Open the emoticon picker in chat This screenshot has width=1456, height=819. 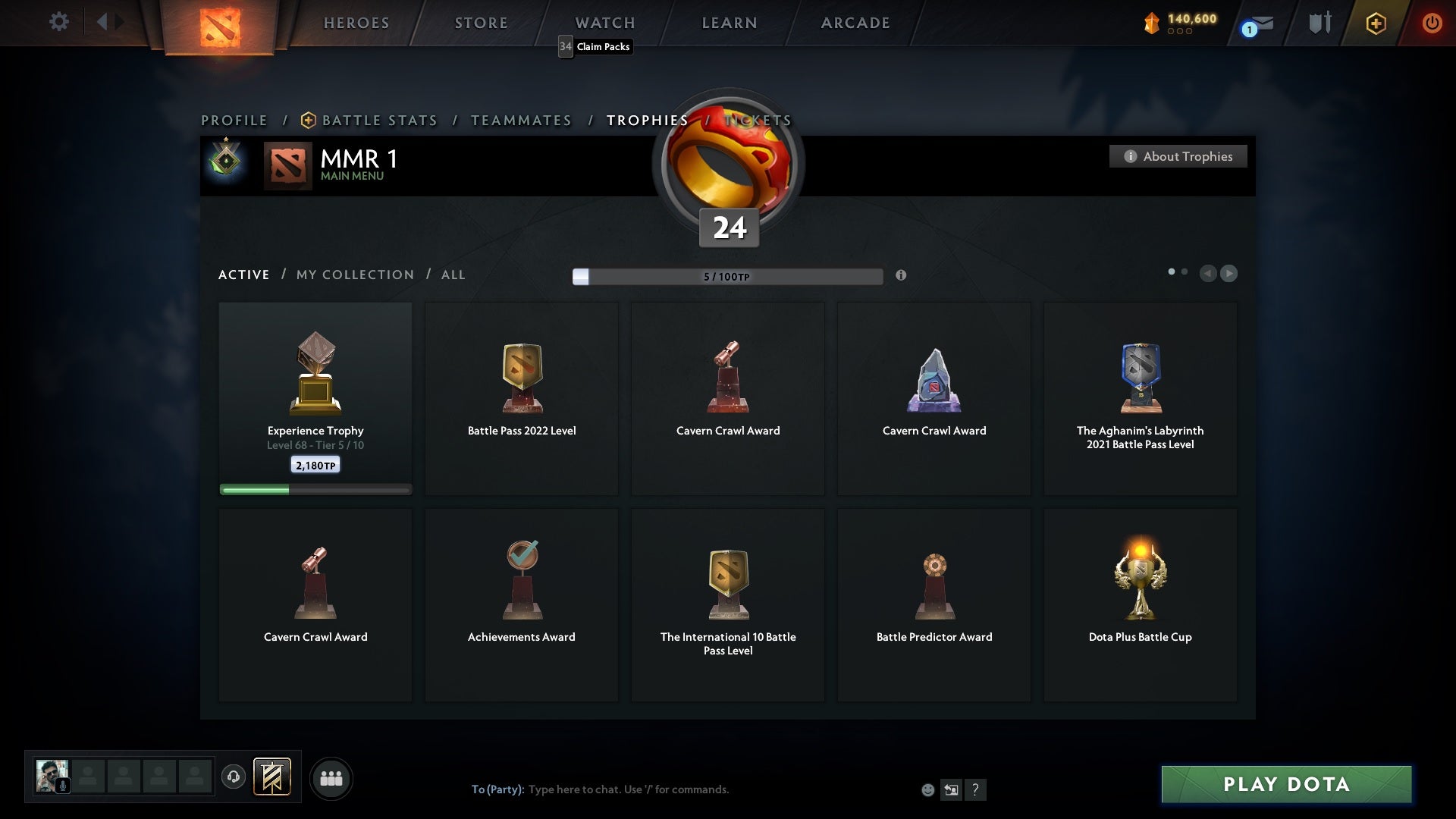point(928,789)
